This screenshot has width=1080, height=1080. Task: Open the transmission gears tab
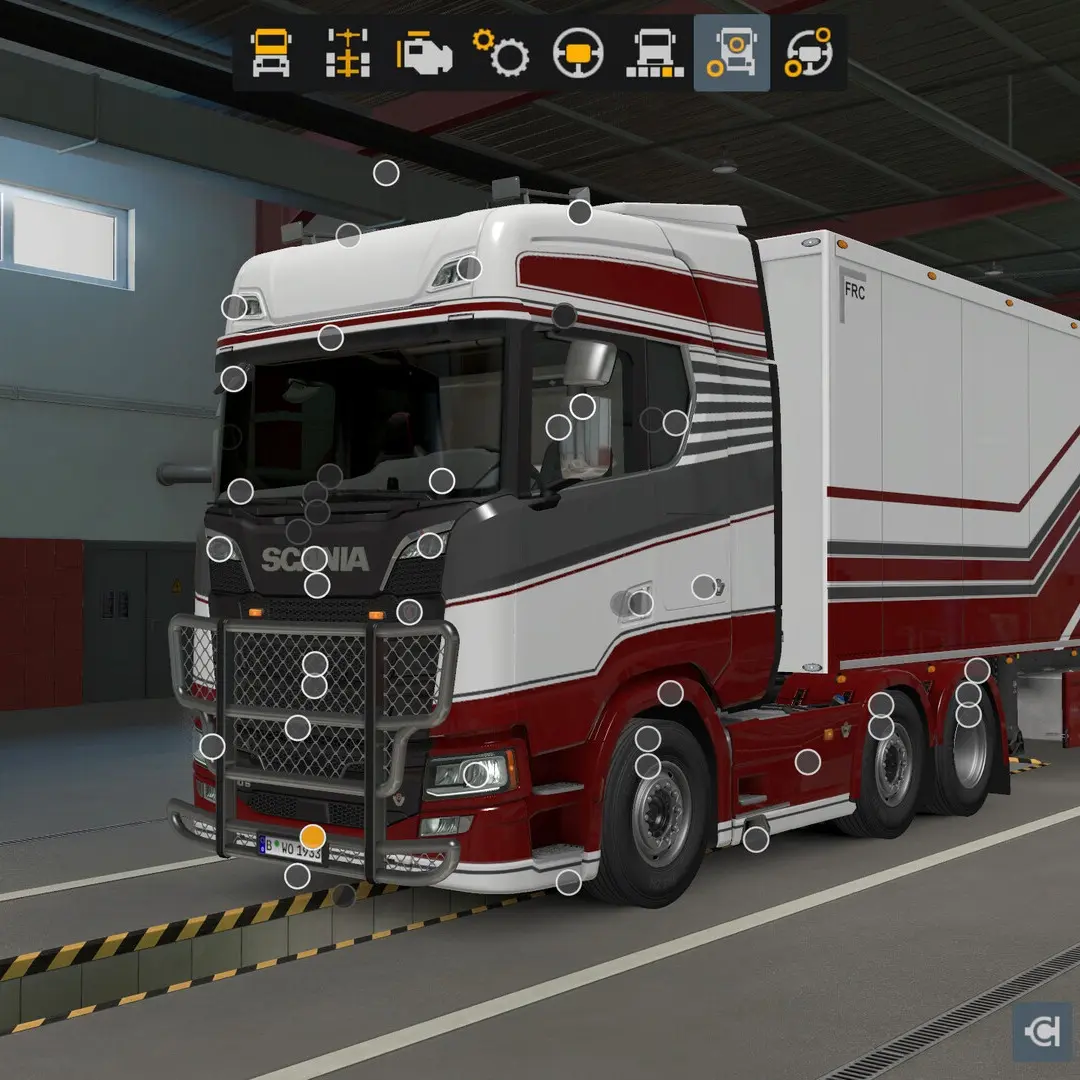501,53
